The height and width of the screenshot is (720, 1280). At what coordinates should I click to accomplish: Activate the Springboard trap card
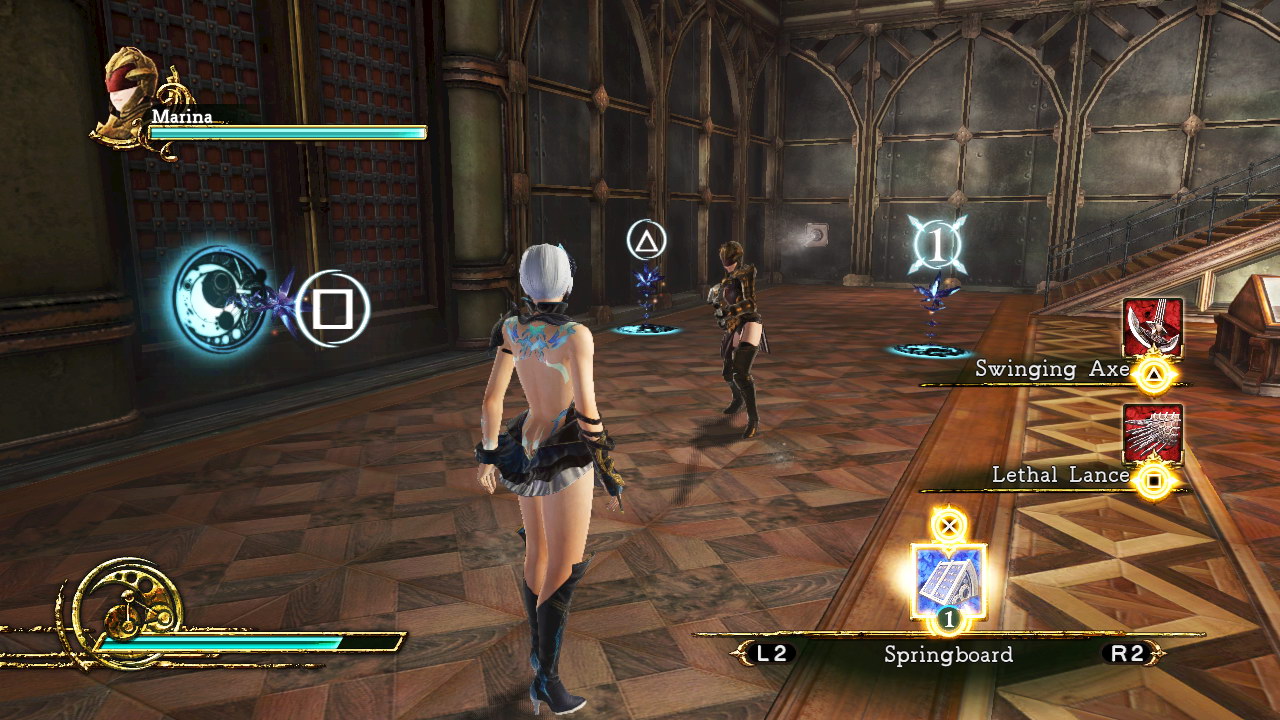pyautogui.click(x=948, y=580)
